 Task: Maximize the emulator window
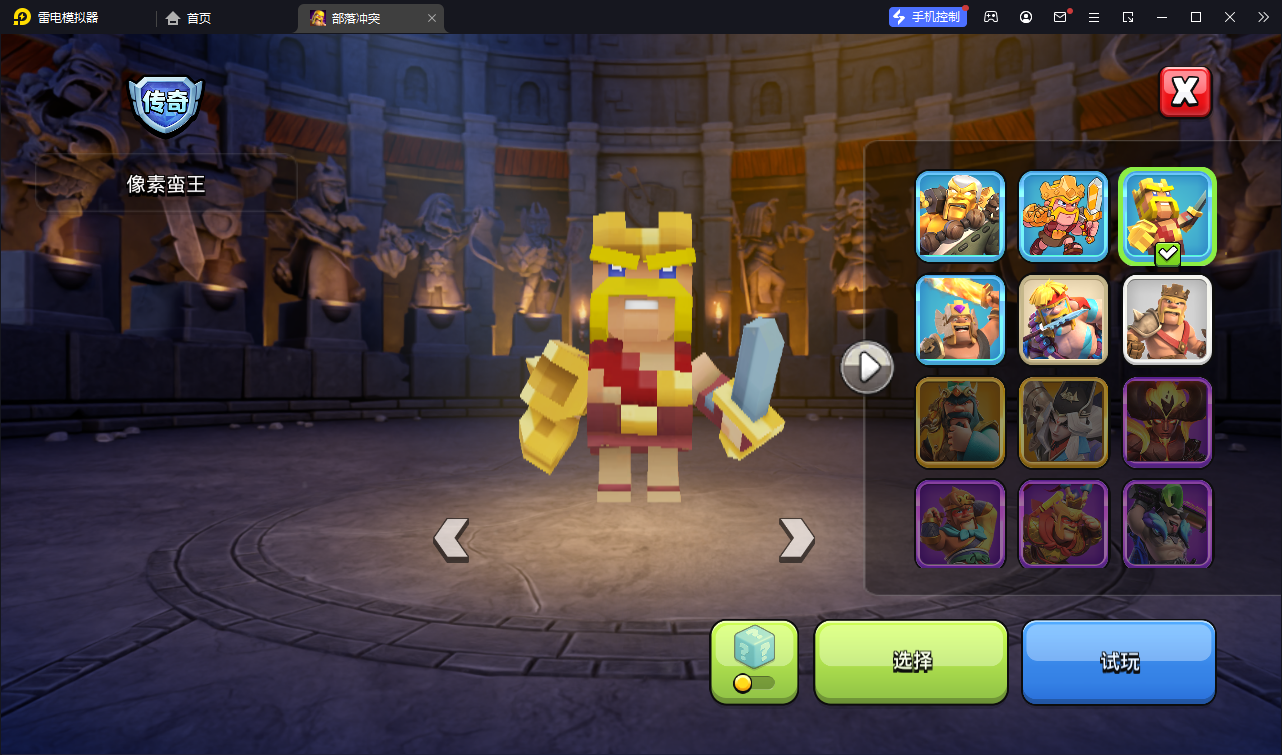[1195, 17]
